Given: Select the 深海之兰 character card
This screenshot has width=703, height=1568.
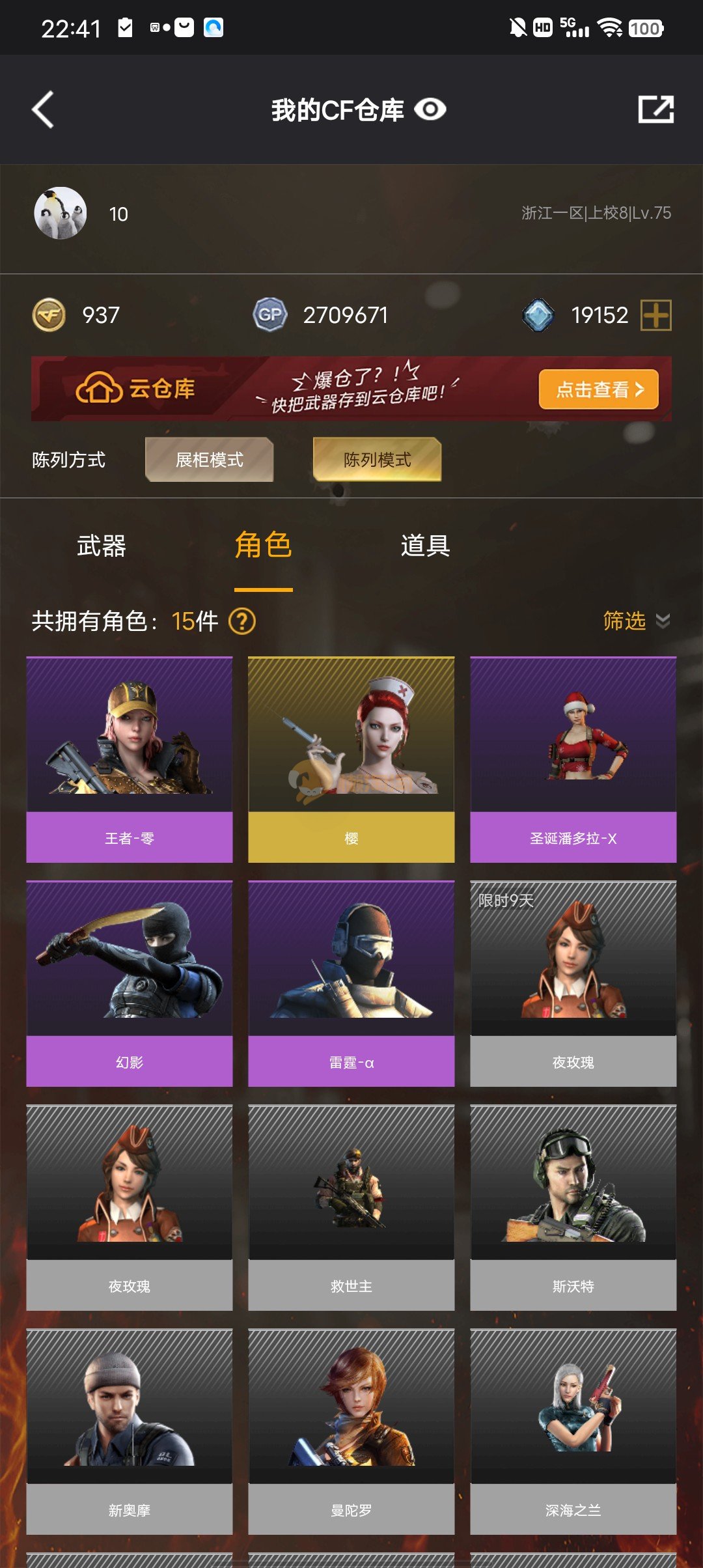Looking at the screenshot, I should pos(573,1431).
